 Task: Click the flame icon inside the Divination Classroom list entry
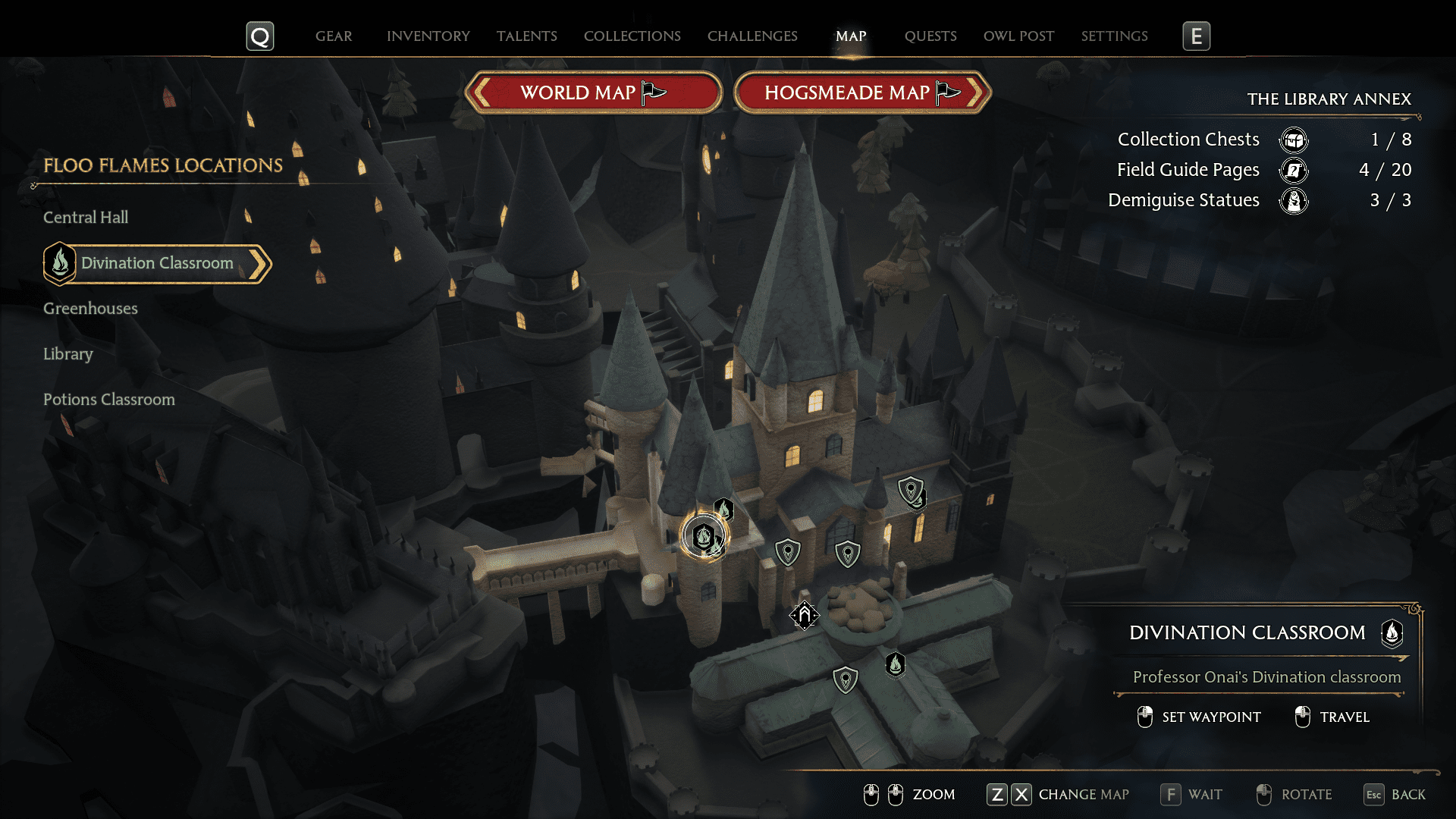60,263
